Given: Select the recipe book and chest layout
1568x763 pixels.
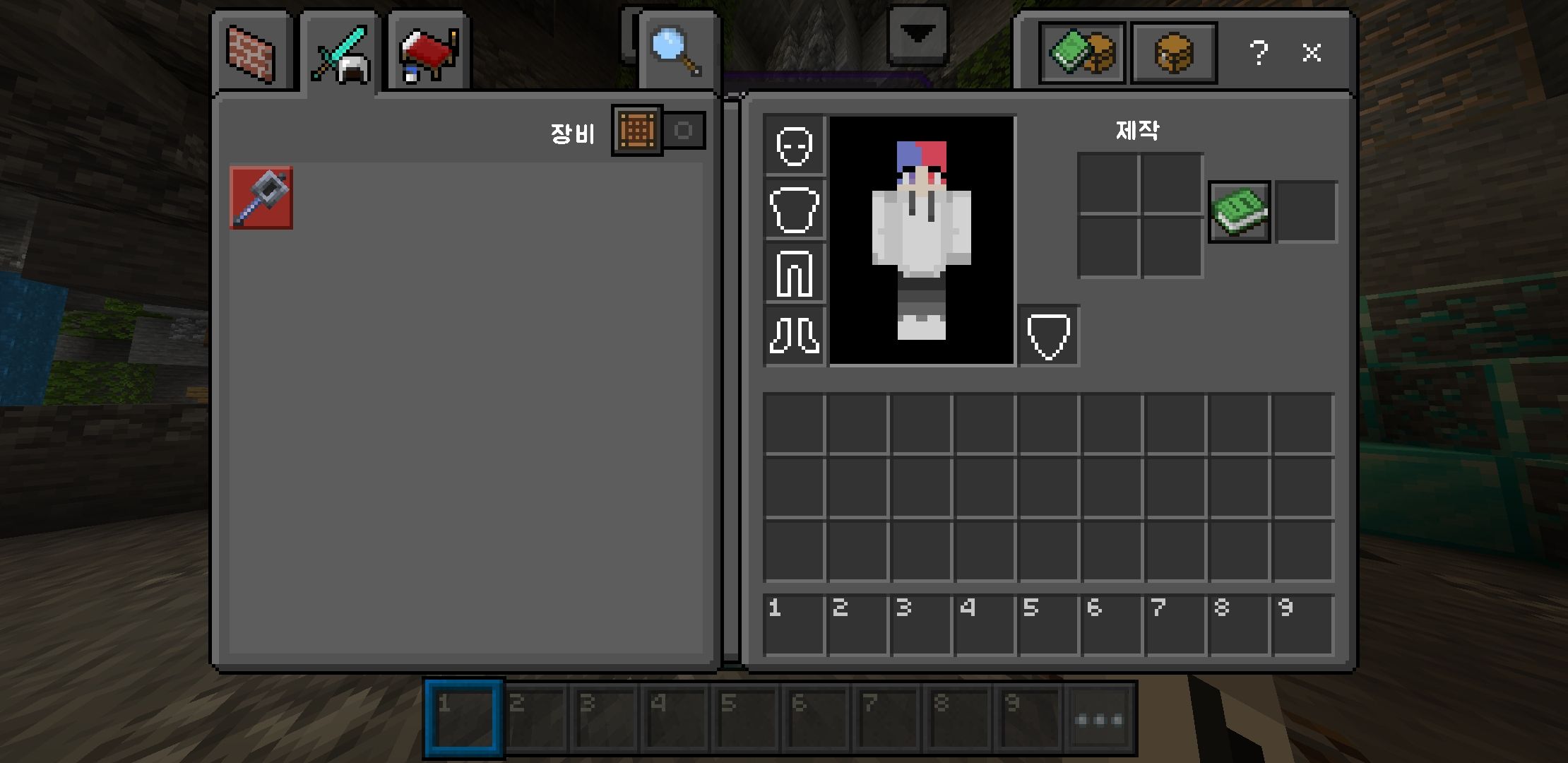Looking at the screenshot, I should 1081,53.
